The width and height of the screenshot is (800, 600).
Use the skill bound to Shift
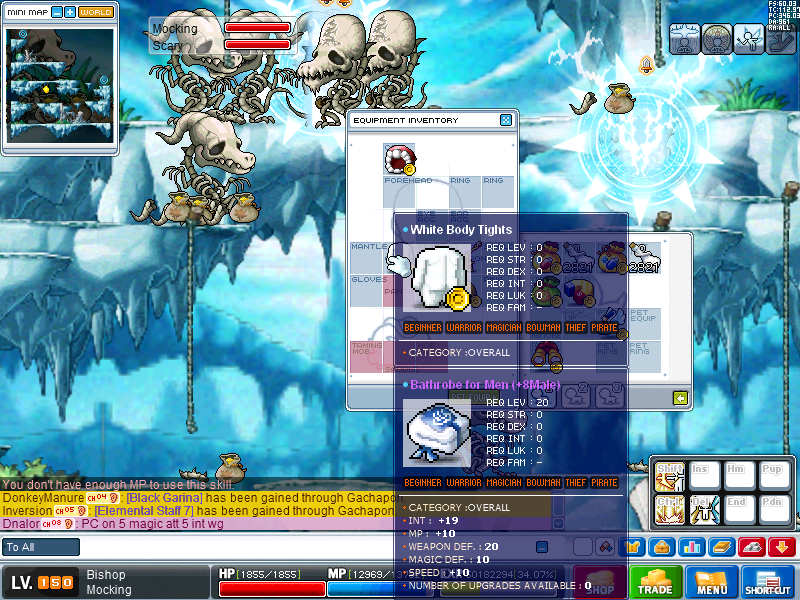670,477
